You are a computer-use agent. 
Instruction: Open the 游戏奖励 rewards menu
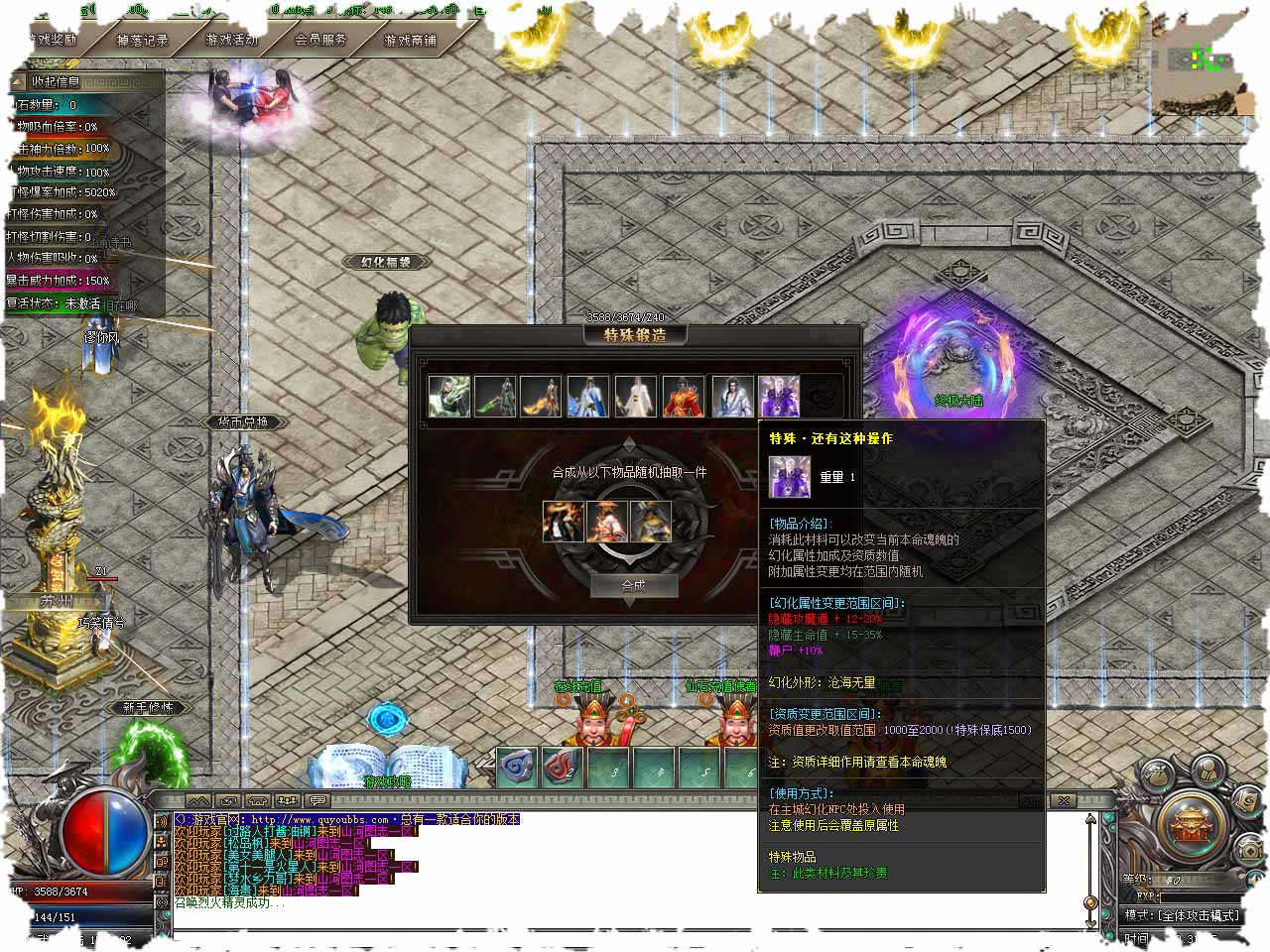click(52, 41)
